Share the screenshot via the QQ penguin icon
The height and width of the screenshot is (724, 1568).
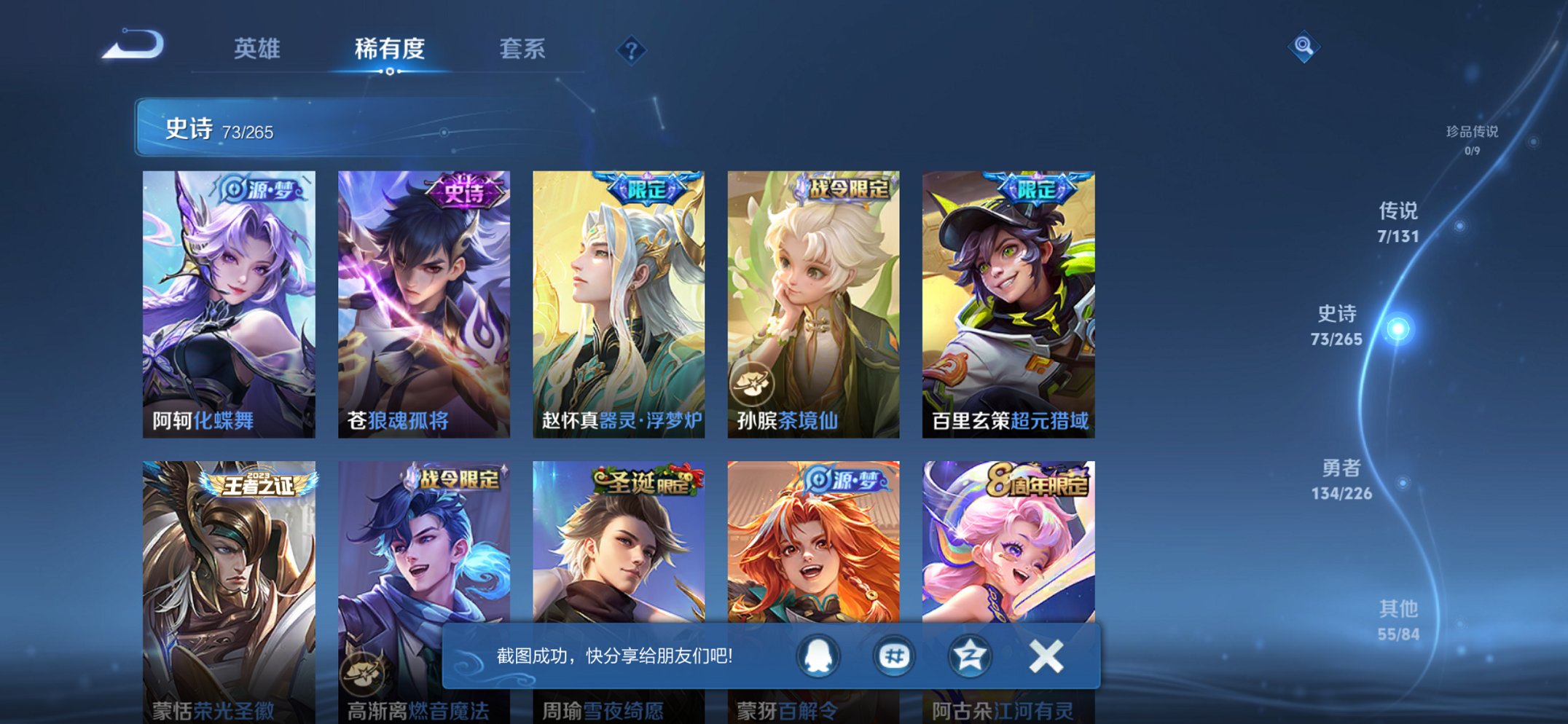pos(818,656)
